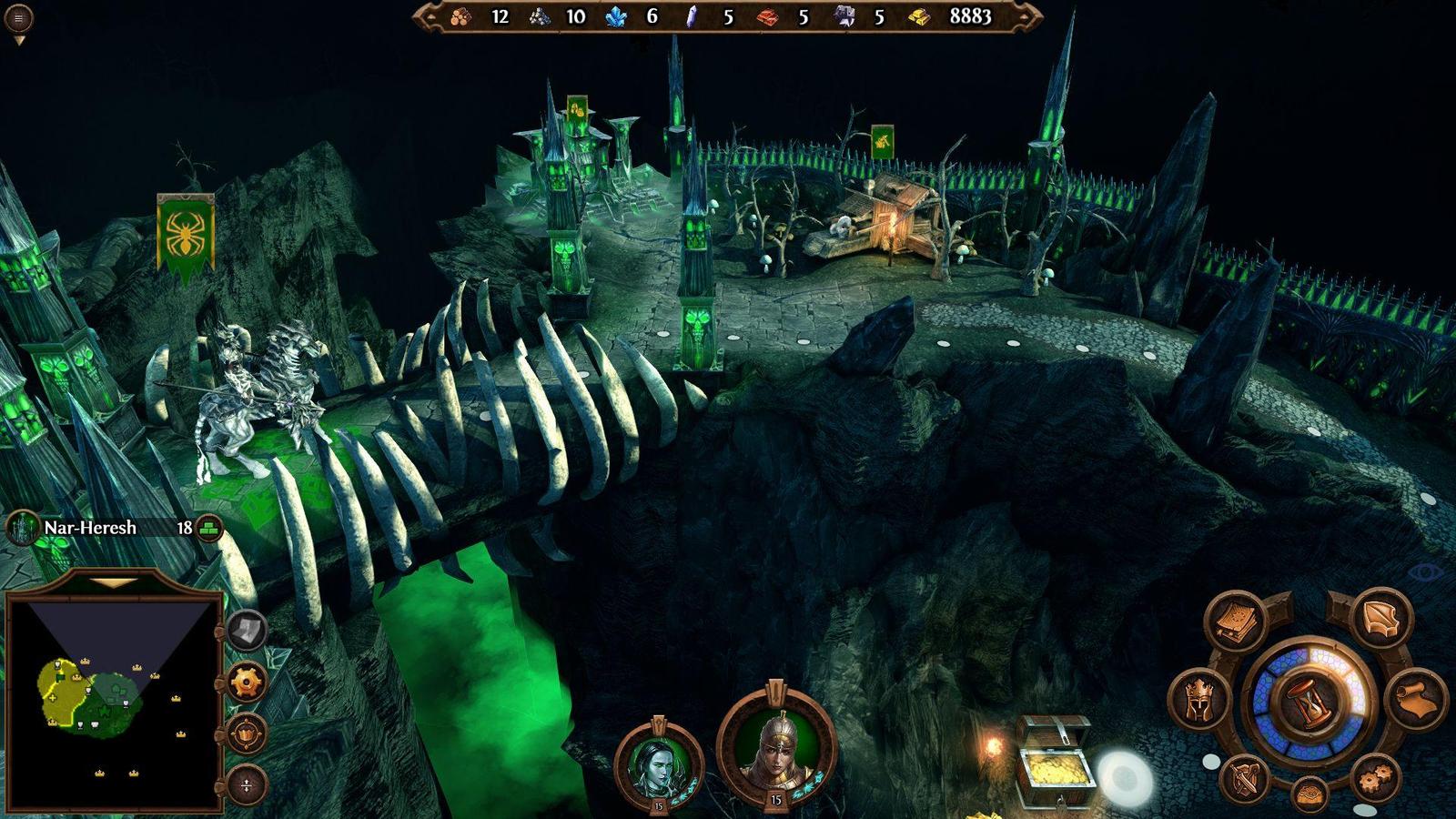
Task: Open the gears options icon
Action: point(1375,778)
